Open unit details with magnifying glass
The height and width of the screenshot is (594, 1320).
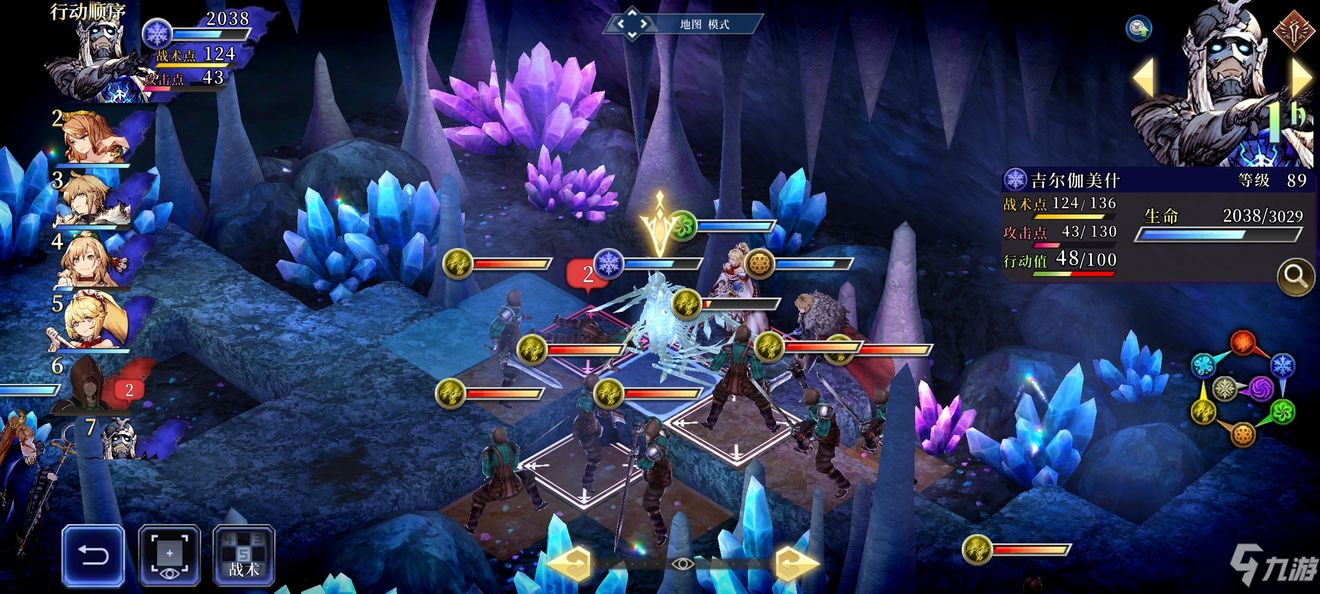[x=1295, y=276]
